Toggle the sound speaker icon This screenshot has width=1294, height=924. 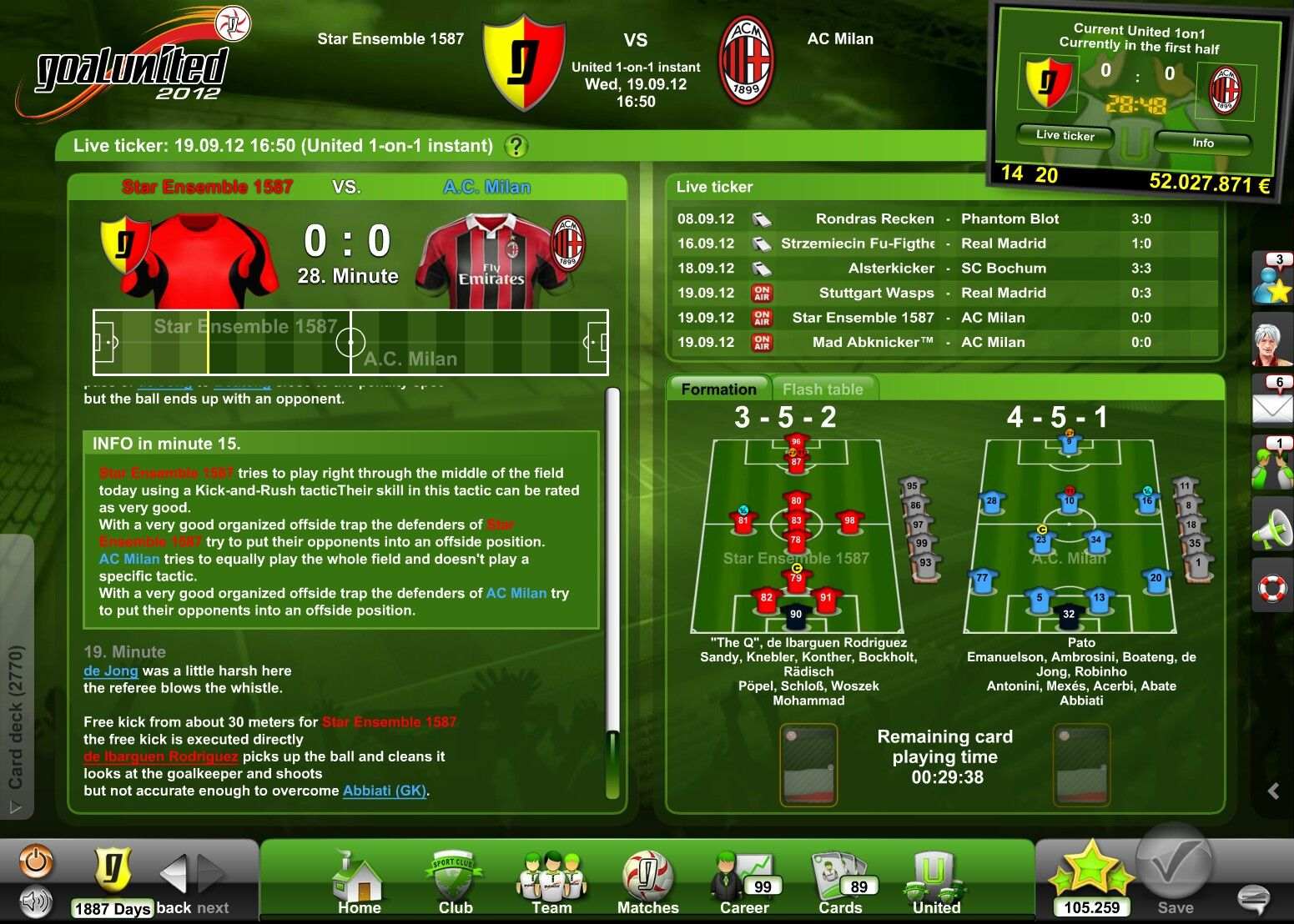pyautogui.click(x=36, y=901)
